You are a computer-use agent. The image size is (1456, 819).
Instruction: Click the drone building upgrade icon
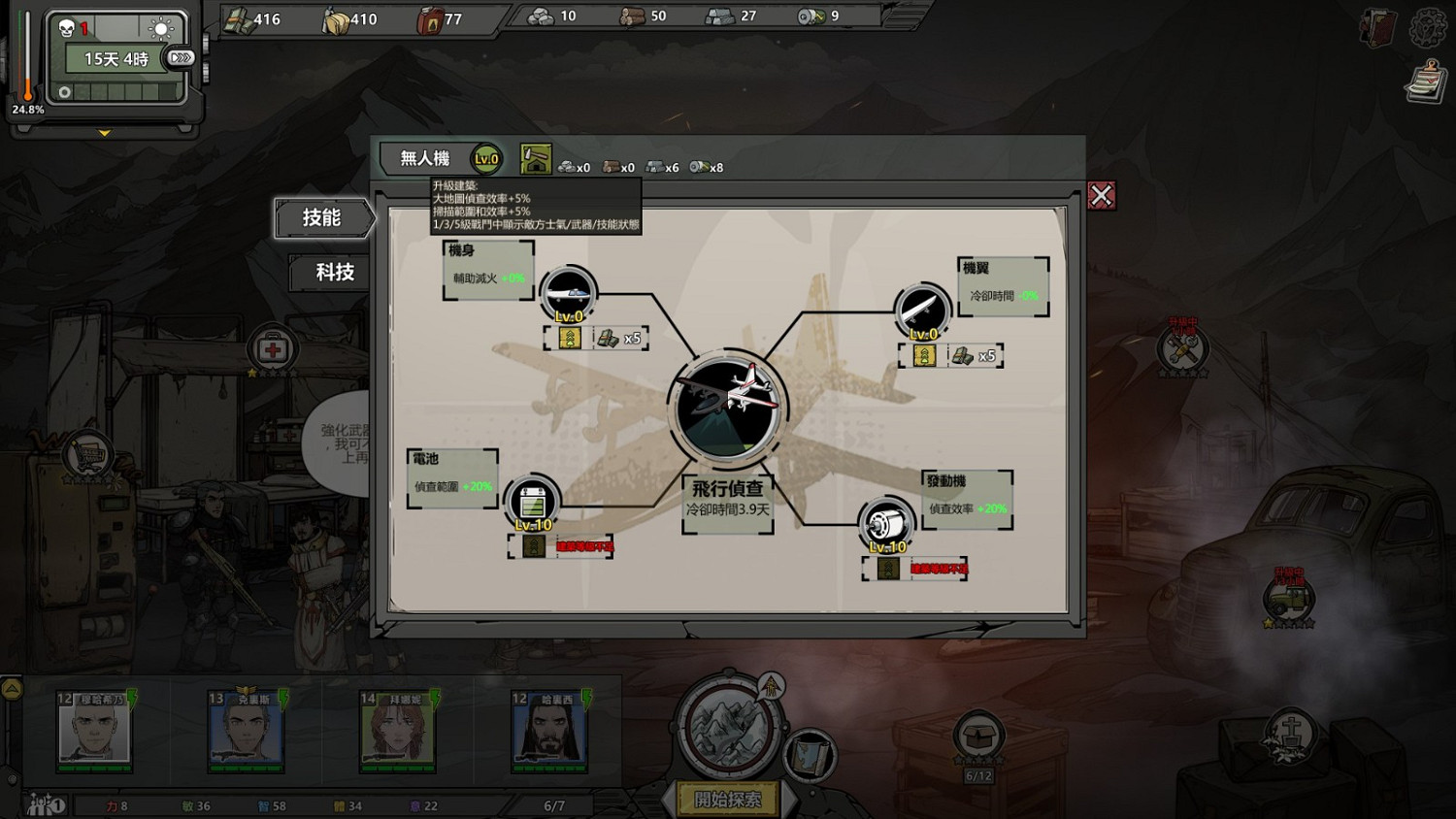coord(536,160)
